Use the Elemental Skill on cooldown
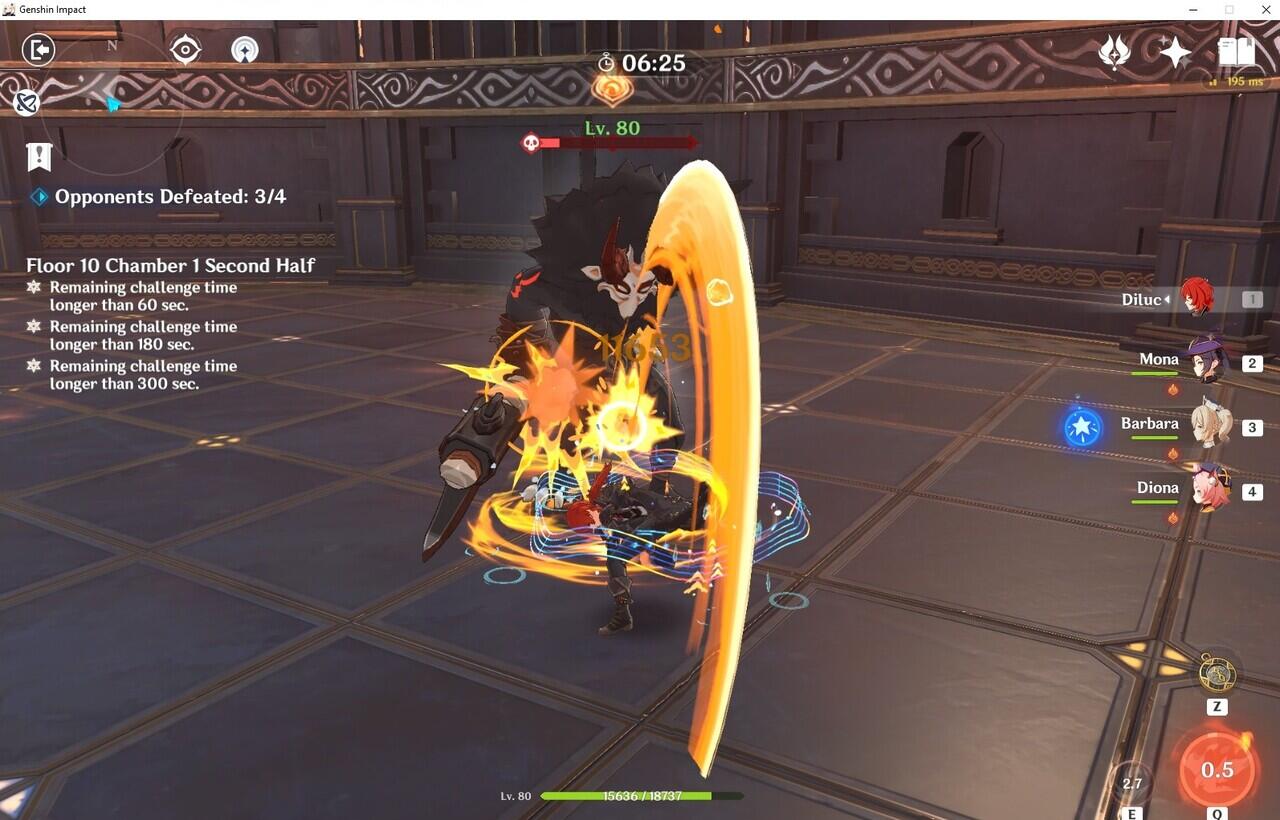The height and width of the screenshot is (820, 1280). (x=1132, y=783)
